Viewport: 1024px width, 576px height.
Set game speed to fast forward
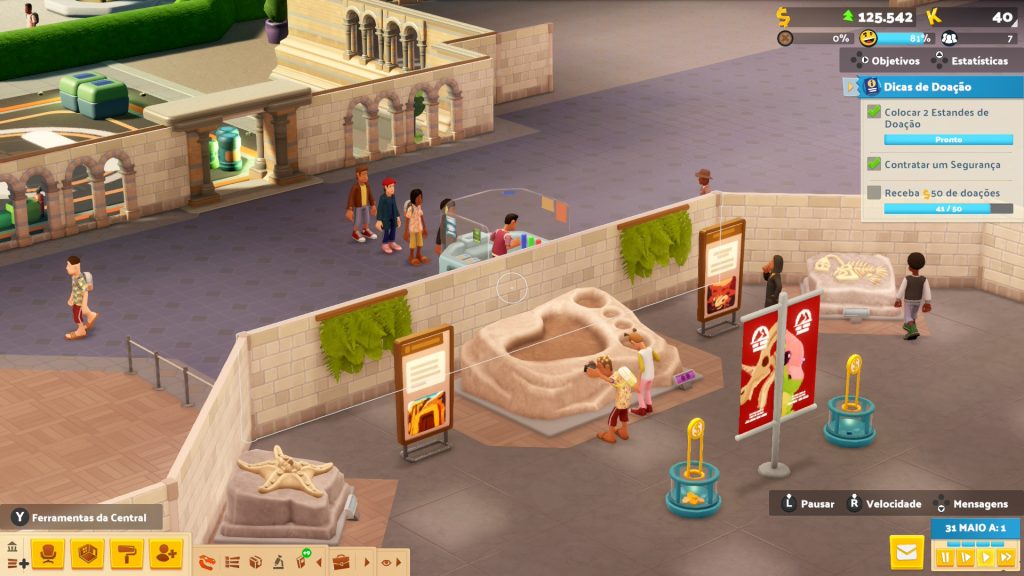tap(1005, 556)
